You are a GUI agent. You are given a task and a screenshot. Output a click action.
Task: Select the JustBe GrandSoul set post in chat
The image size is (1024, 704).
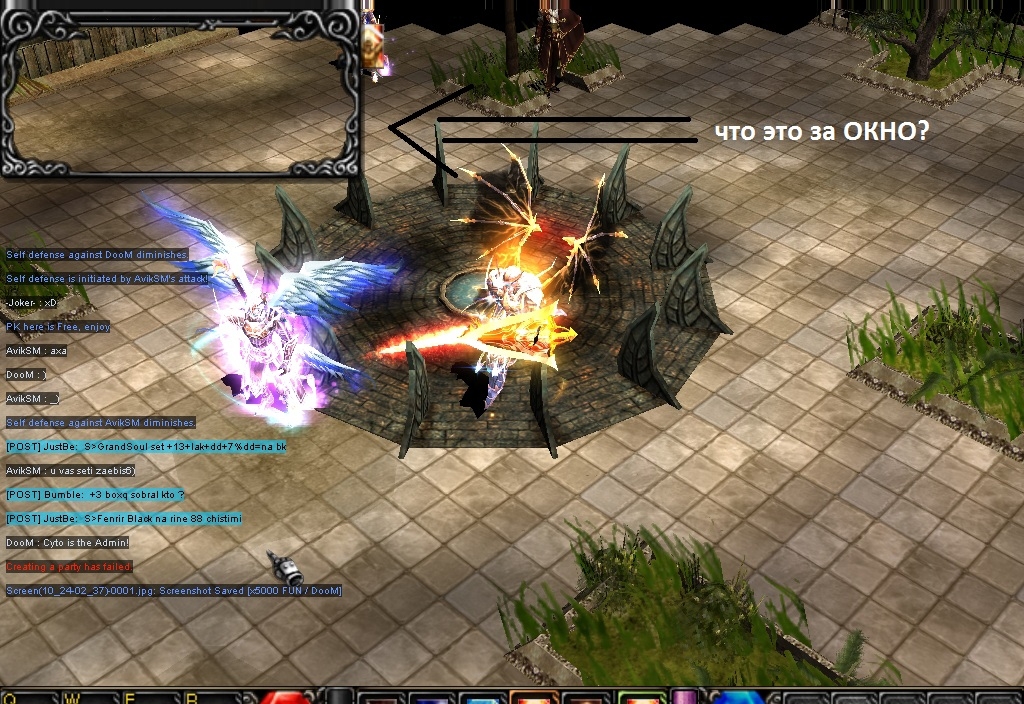coord(146,447)
